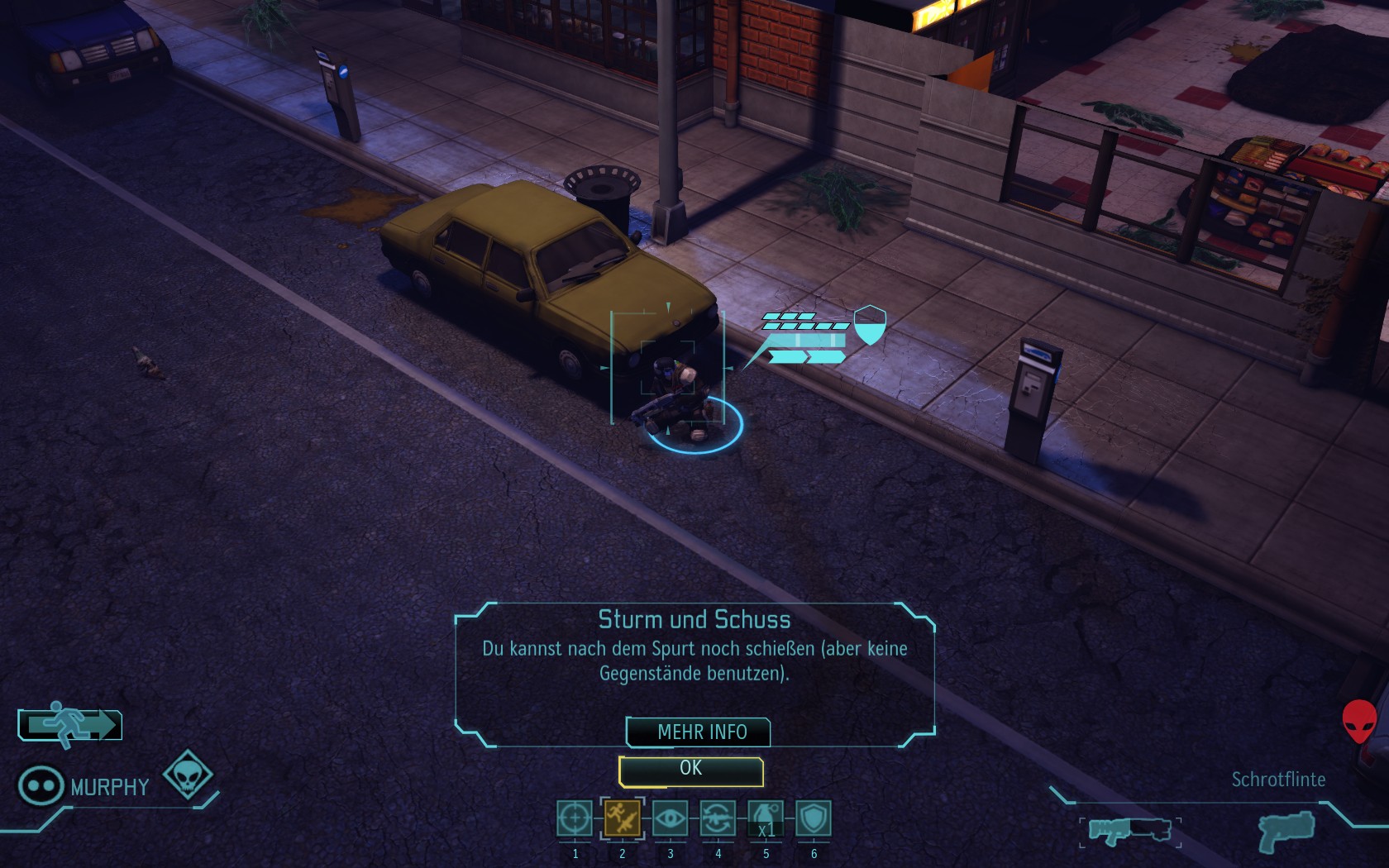Select the crosshair fire weapon ability

575,819
